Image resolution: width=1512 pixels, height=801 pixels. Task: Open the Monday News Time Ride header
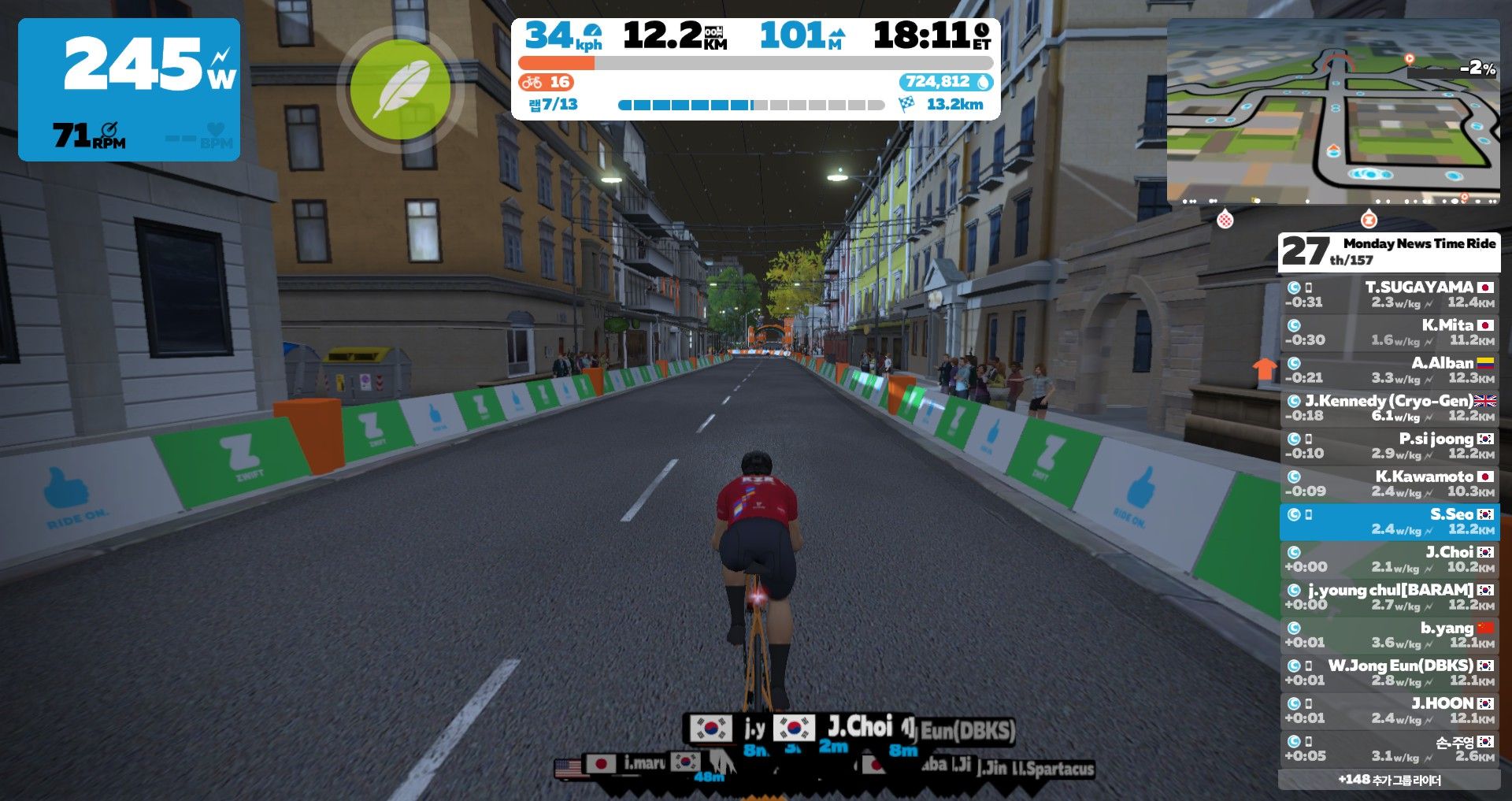pyautogui.click(x=1389, y=251)
